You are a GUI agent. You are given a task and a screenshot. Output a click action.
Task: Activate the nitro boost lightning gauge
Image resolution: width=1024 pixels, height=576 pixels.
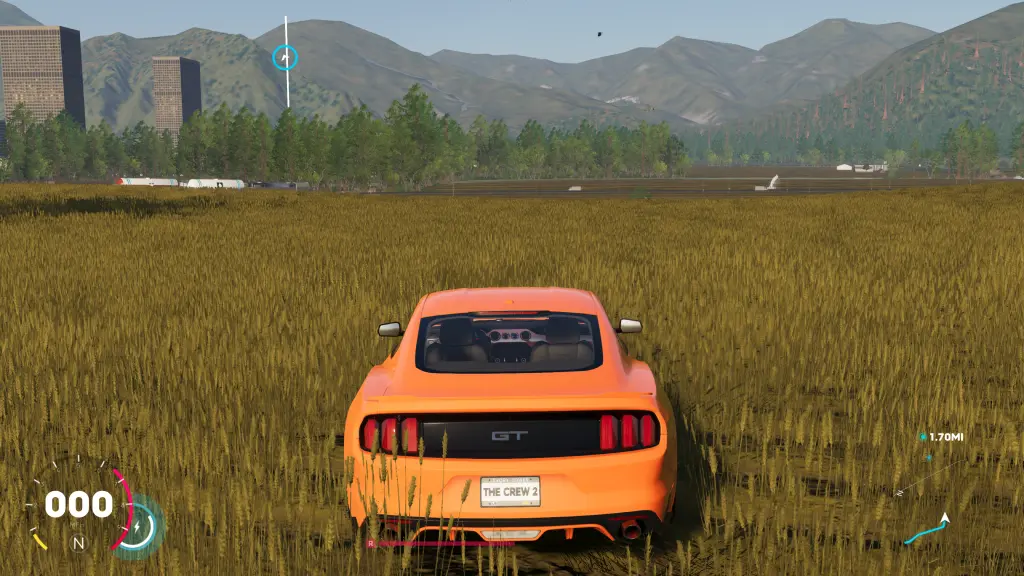137,525
